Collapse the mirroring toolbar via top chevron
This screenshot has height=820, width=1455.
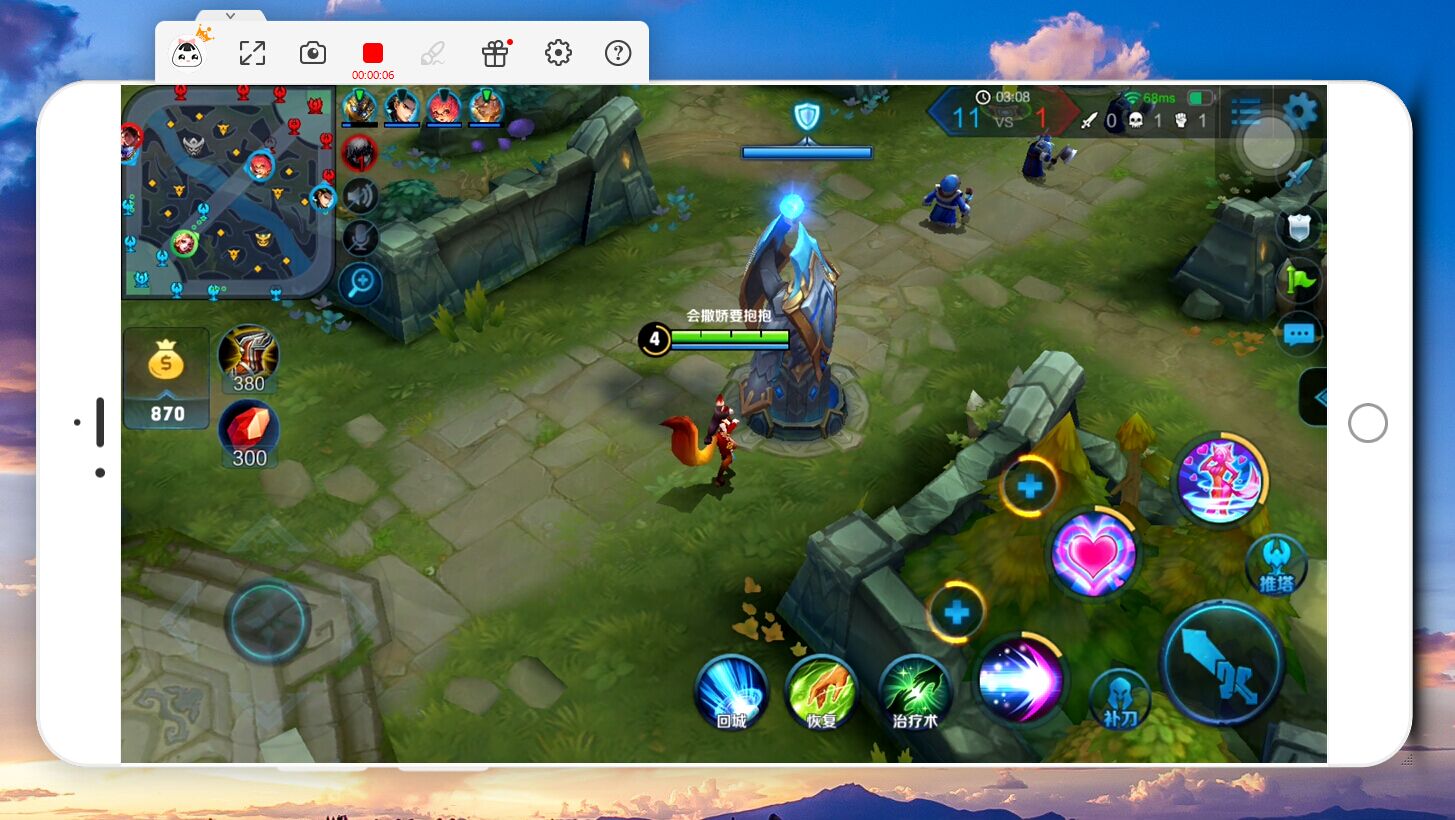pyautogui.click(x=229, y=16)
